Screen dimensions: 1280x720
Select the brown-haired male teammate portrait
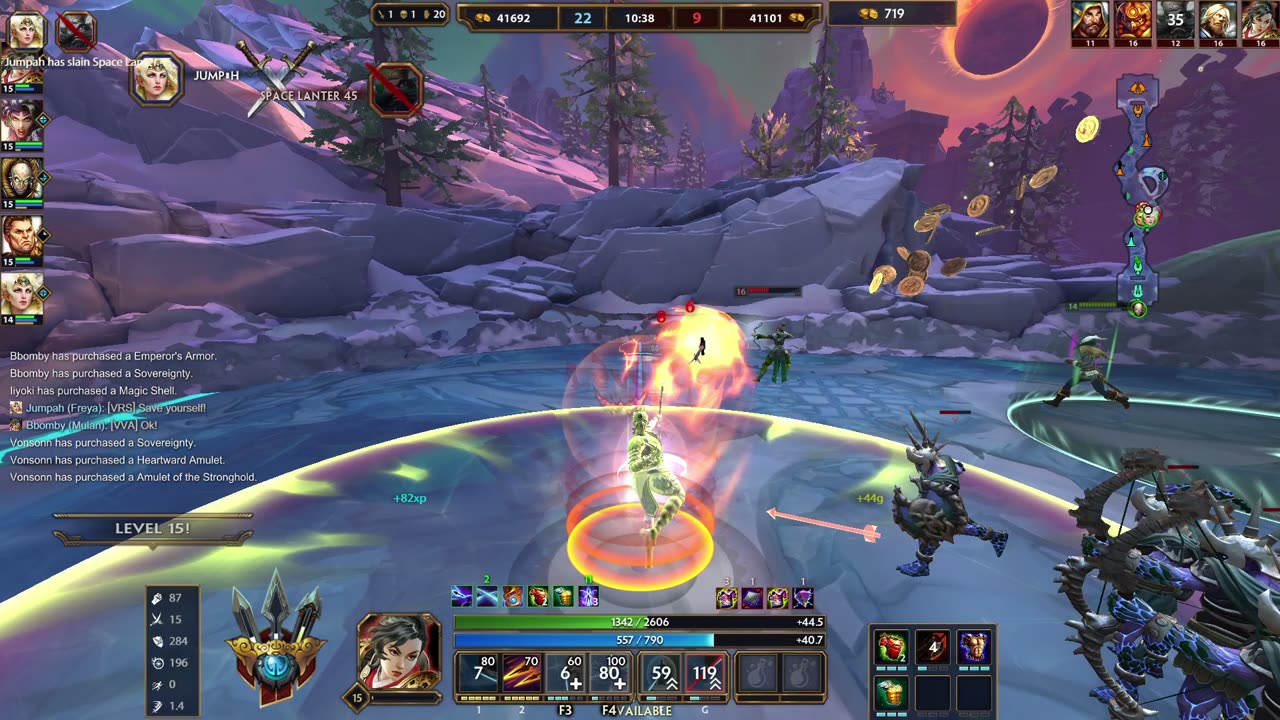click(21, 237)
